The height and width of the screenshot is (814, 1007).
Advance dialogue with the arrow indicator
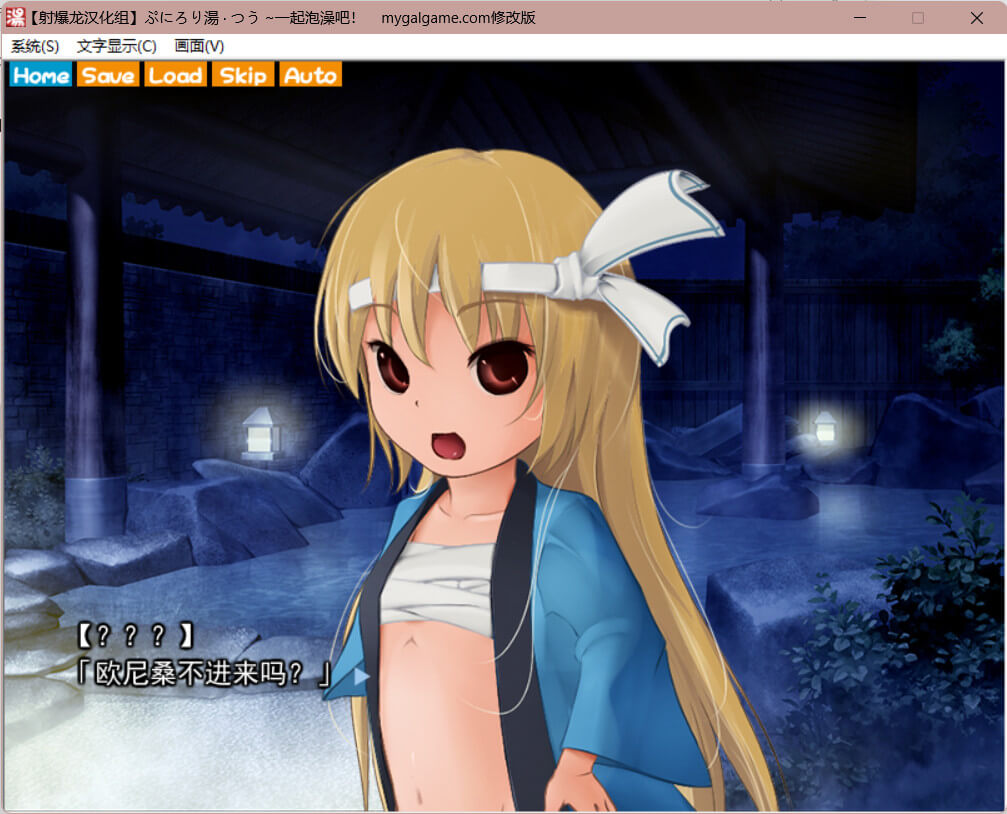[361, 677]
